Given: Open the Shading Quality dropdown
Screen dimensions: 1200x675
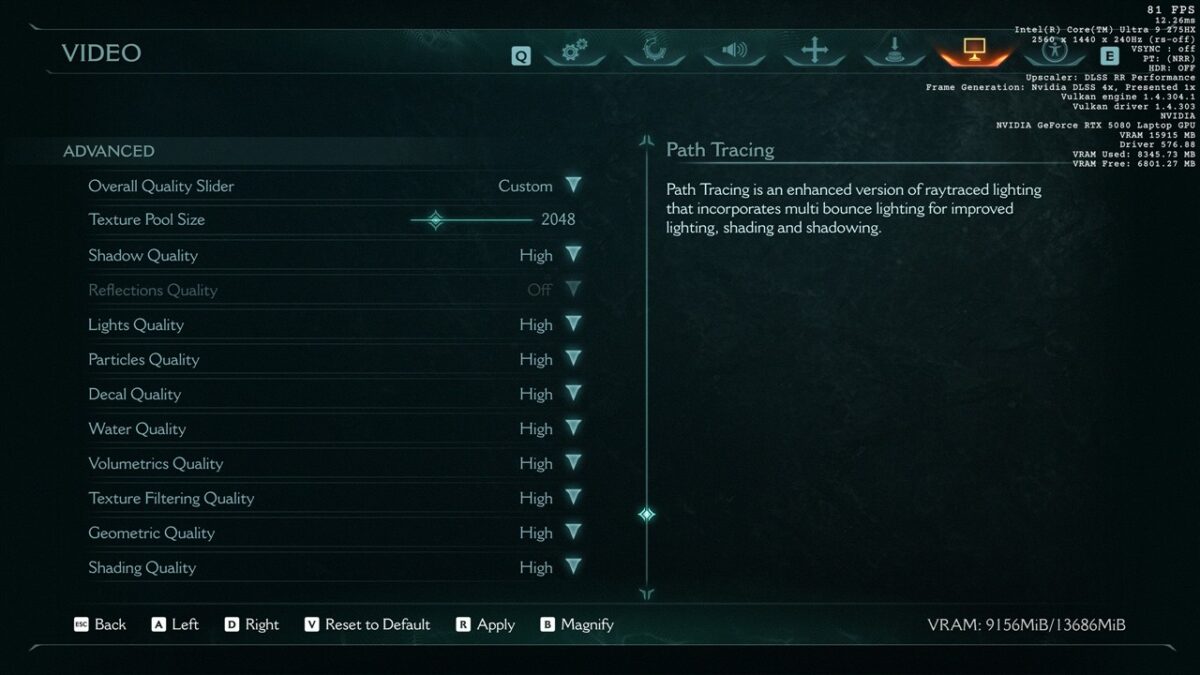Looking at the screenshot, I should pos(573,567).
